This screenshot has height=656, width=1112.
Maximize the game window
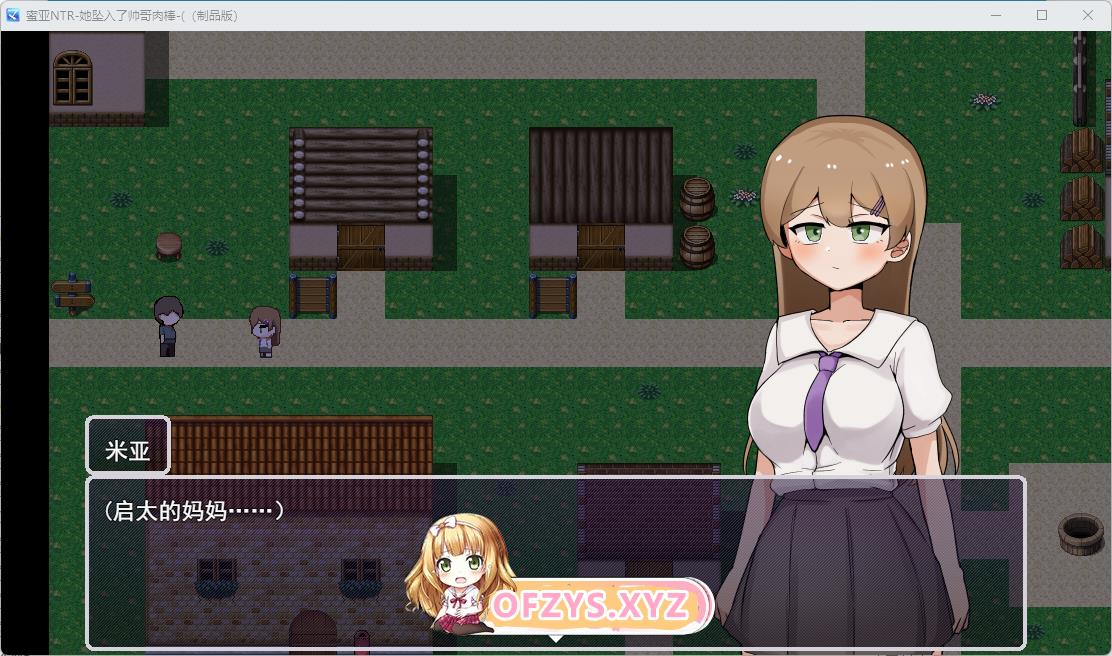[1042, 15]
